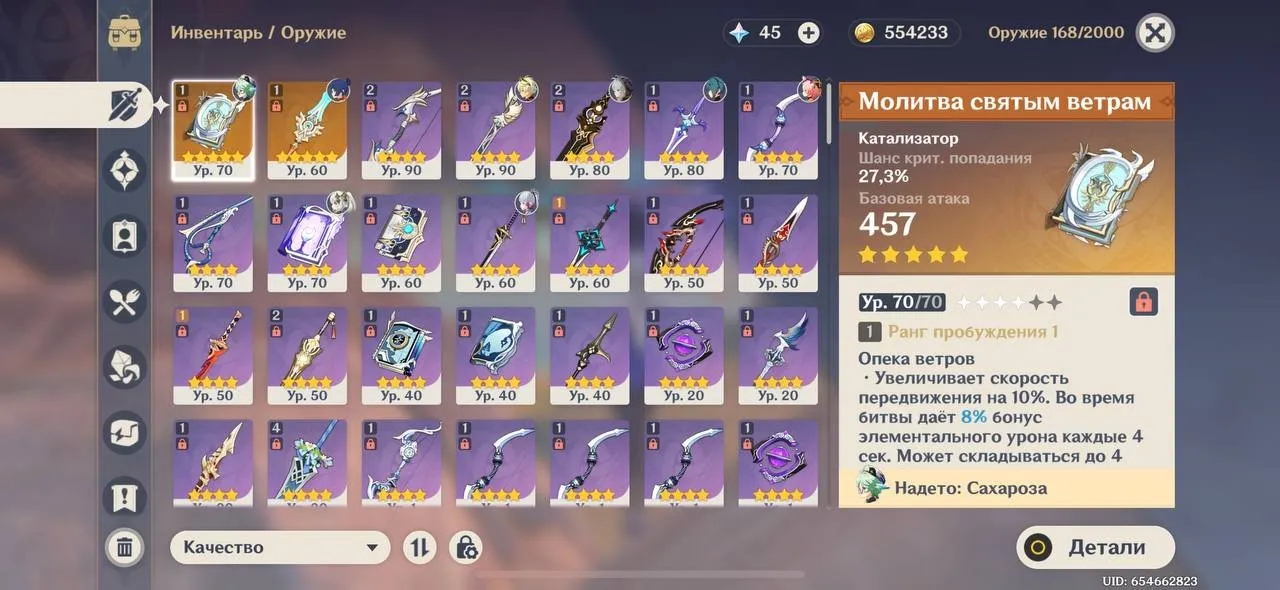This screenshot has height=590, width=1280.
Task: Select the Молитва святым ветрам catalyst slot
Action: pyautogui.click(x=212, y=130)
